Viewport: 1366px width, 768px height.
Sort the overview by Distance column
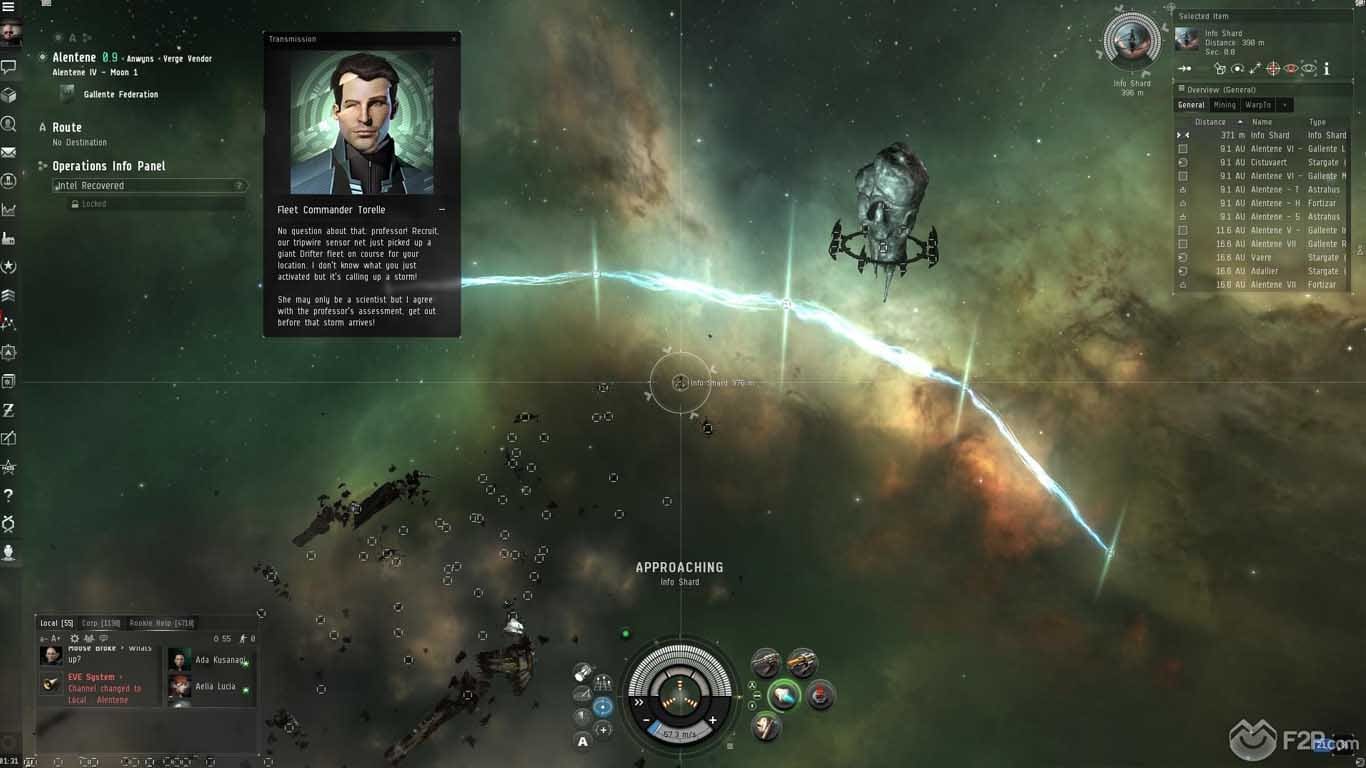tap(1210, 122)
